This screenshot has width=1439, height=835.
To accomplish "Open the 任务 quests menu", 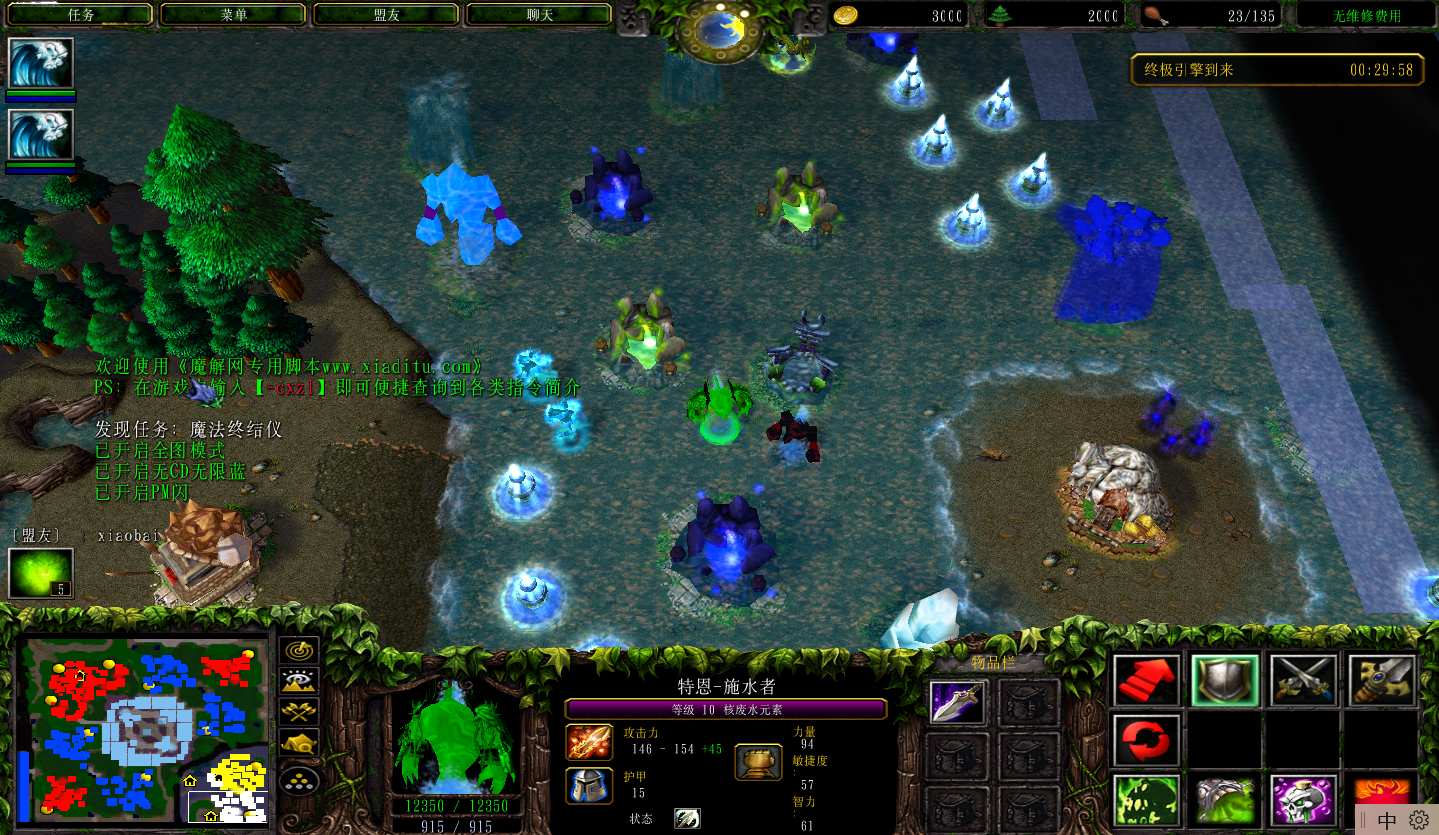I will click(x=80, y=15).
